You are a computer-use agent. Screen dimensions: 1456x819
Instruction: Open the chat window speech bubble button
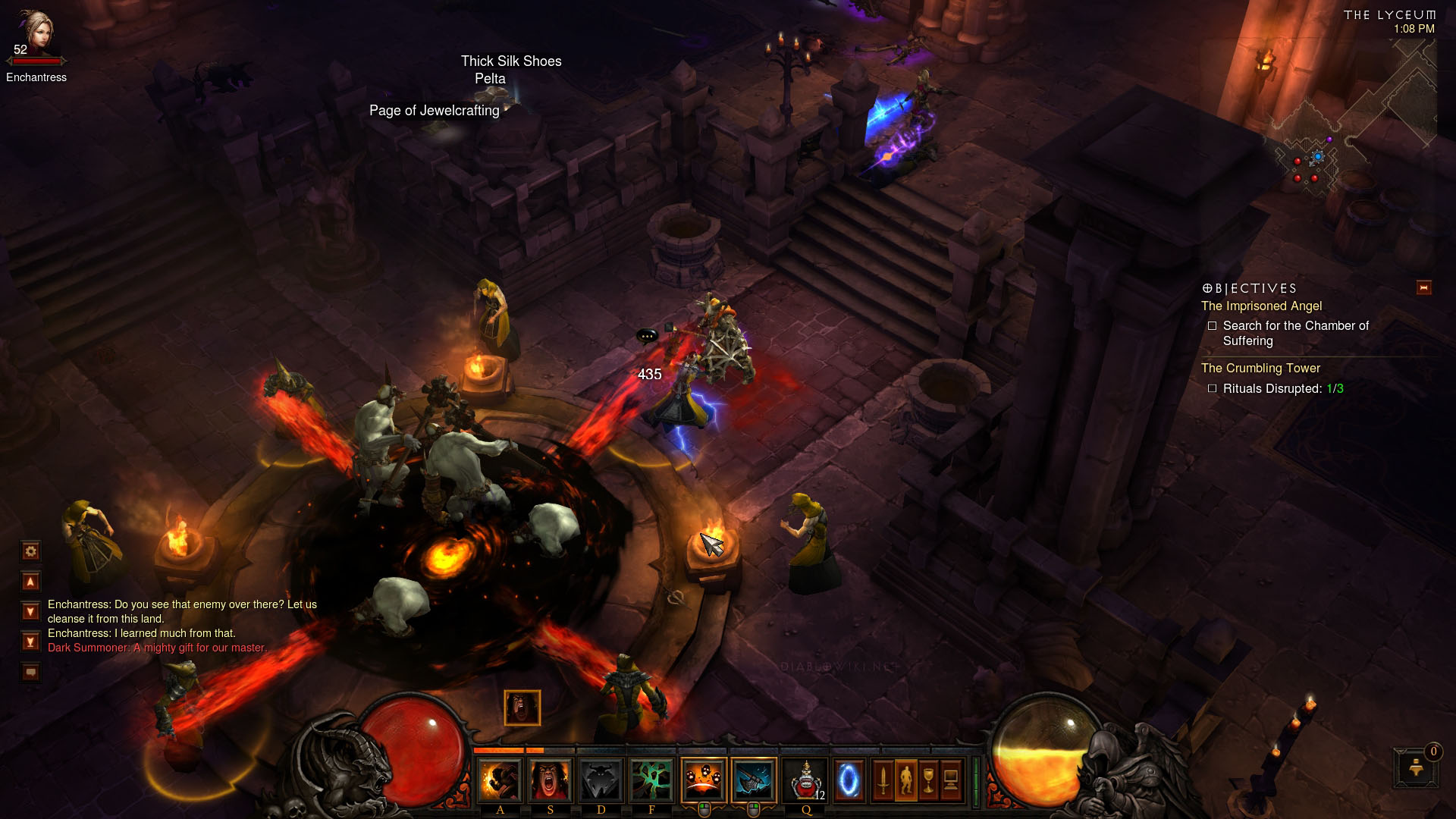pyautogui.click(x=31, y=672)
